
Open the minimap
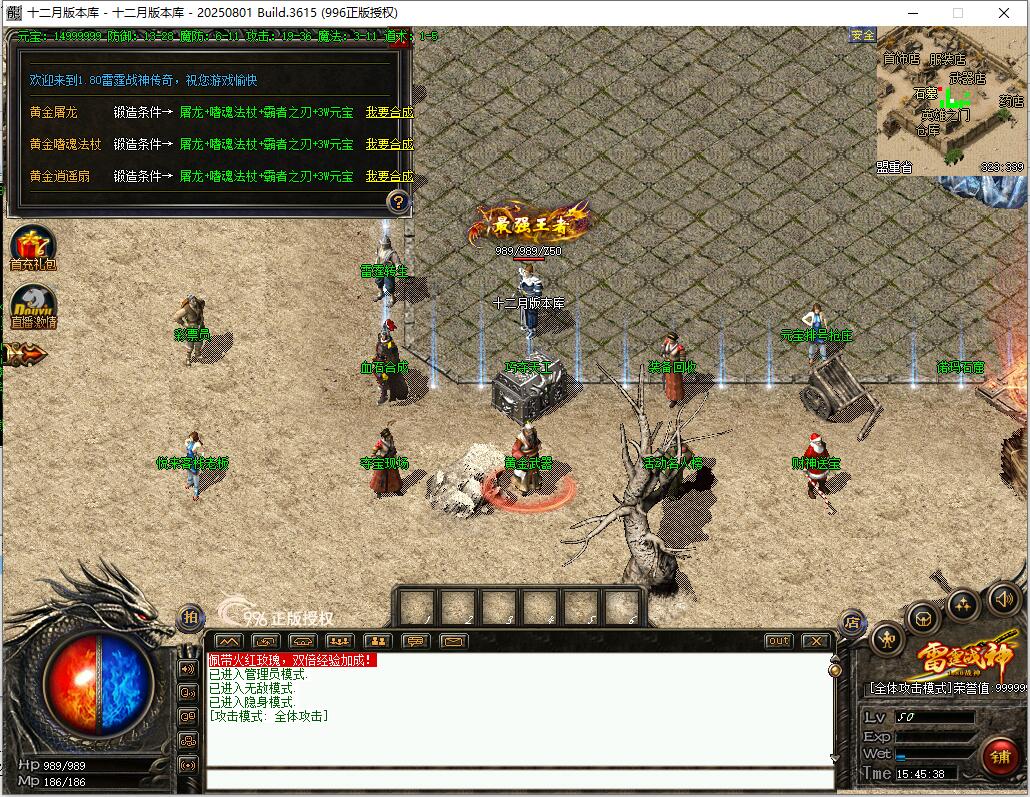(951, 101)
